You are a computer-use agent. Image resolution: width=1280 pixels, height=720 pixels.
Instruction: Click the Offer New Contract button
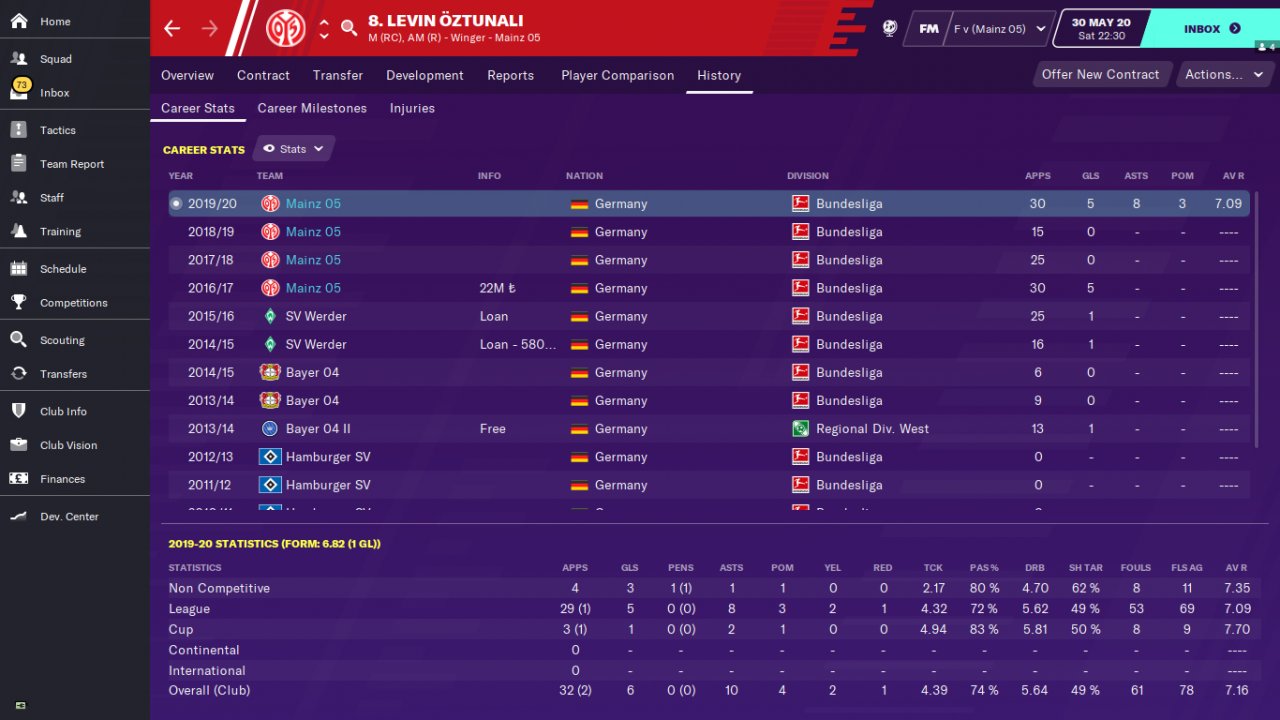pyautogui.click(x=1100, y=75)
